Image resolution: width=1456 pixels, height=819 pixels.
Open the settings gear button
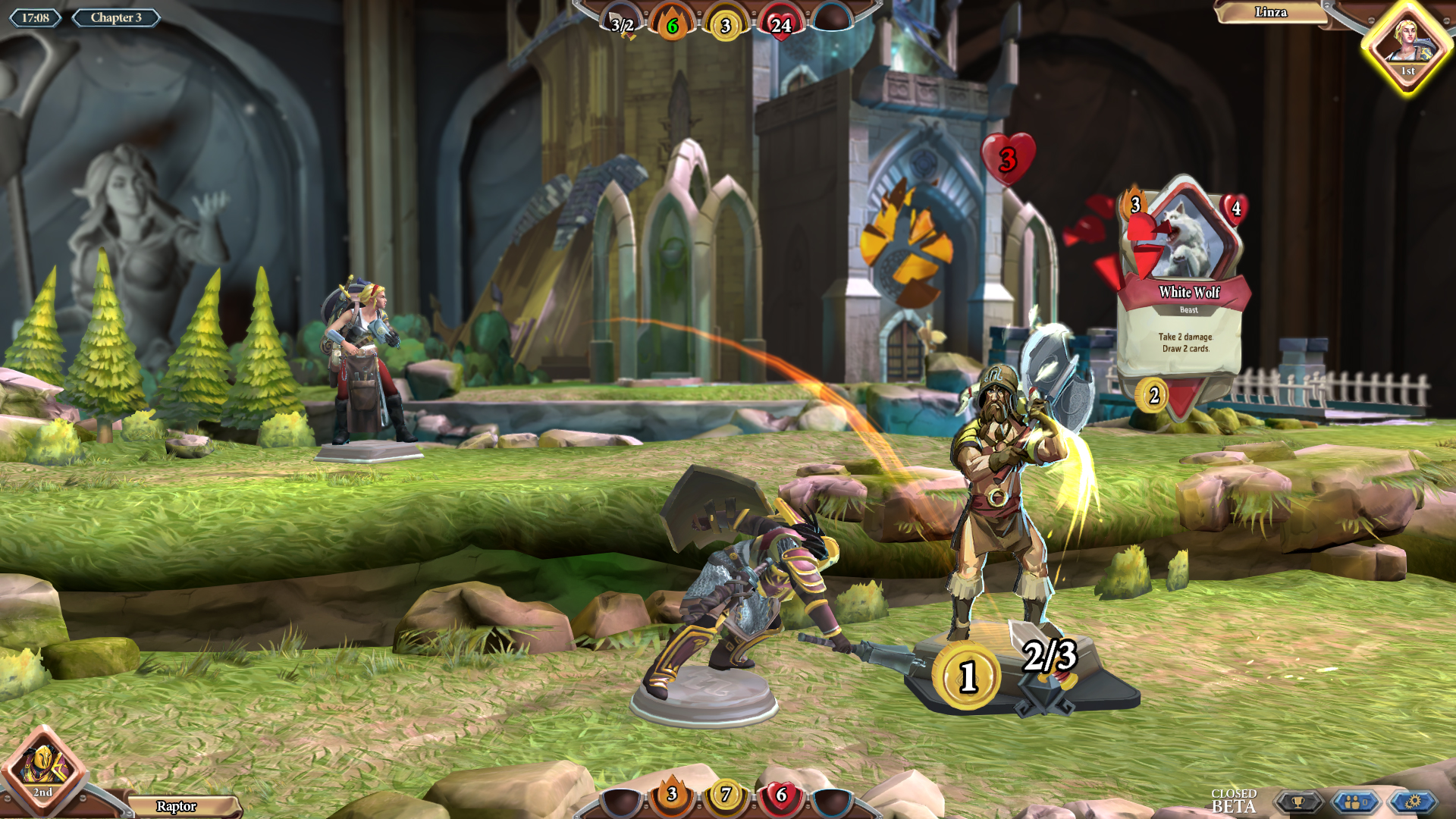click(x=1412, y=802)
